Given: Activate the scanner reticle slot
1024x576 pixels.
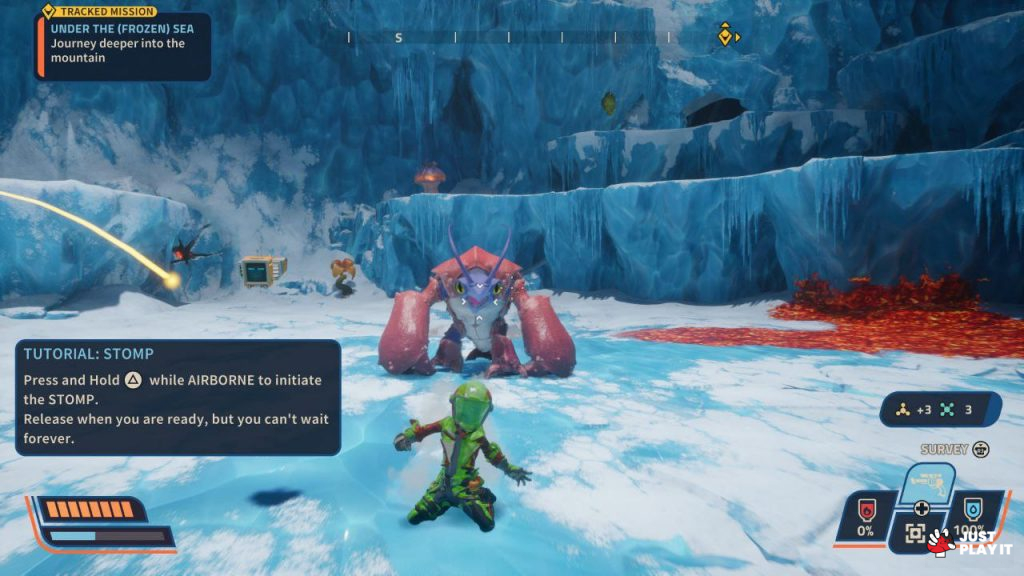Looking at the screenshot, I should [x=915, y=534].
